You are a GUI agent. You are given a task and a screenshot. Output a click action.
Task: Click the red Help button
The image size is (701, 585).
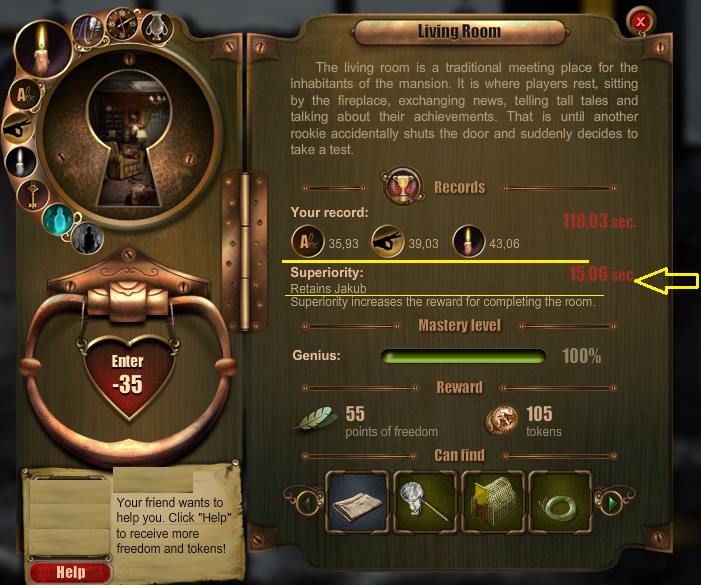[71, 572]
